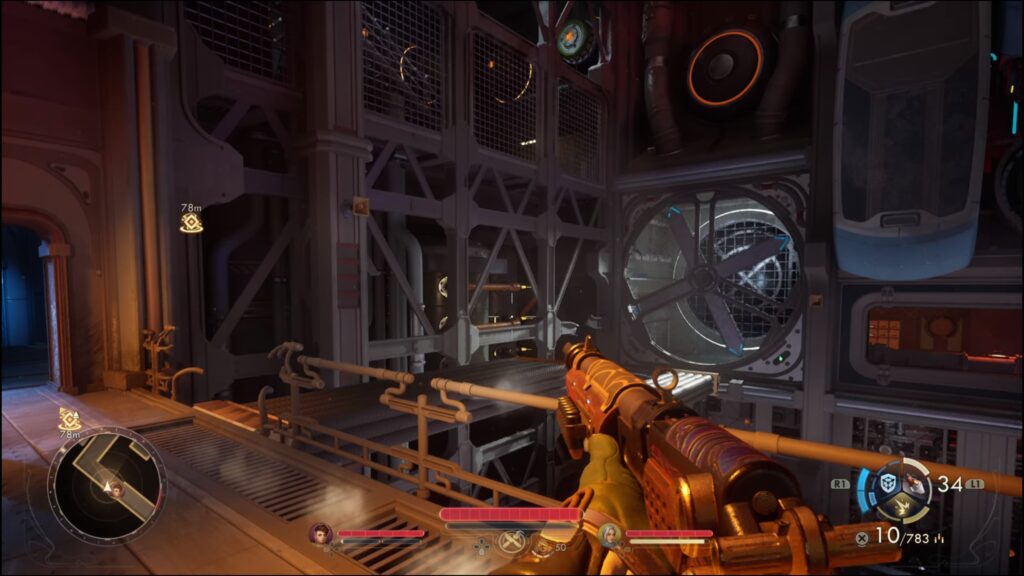Image resolution: width=1024 pixels, height=576 pixels.
Task: Click the circular minimap
Action: coord(107,484)
